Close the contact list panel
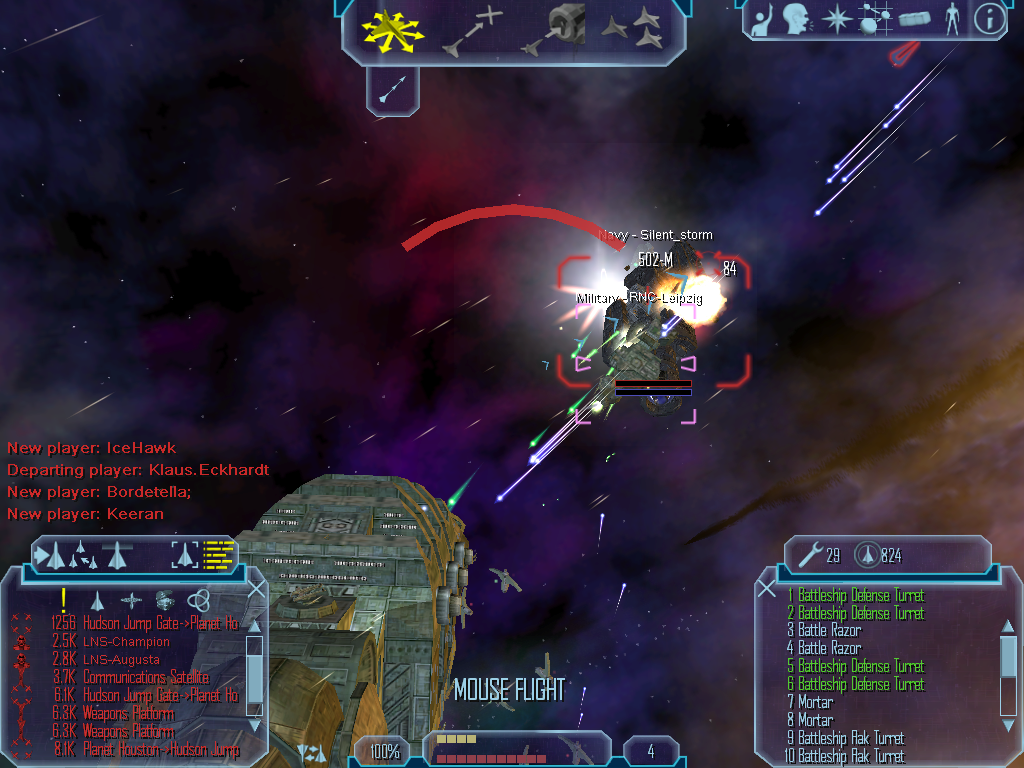Image resolution: width=1024 pixels, height=768 pixels. pyautogui.click(x=256, y=589)
